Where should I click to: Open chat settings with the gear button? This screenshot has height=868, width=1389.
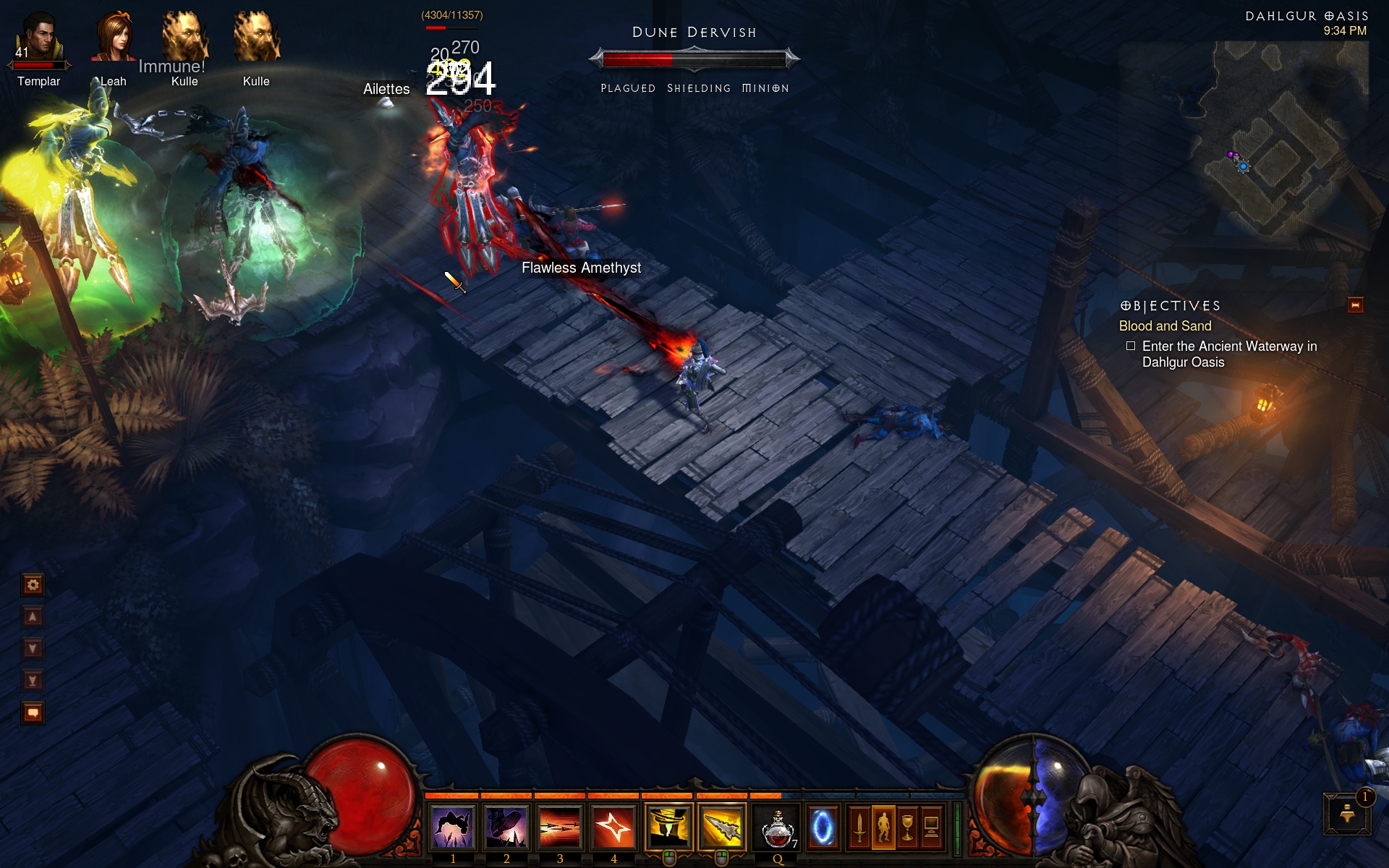pos(33,584)
